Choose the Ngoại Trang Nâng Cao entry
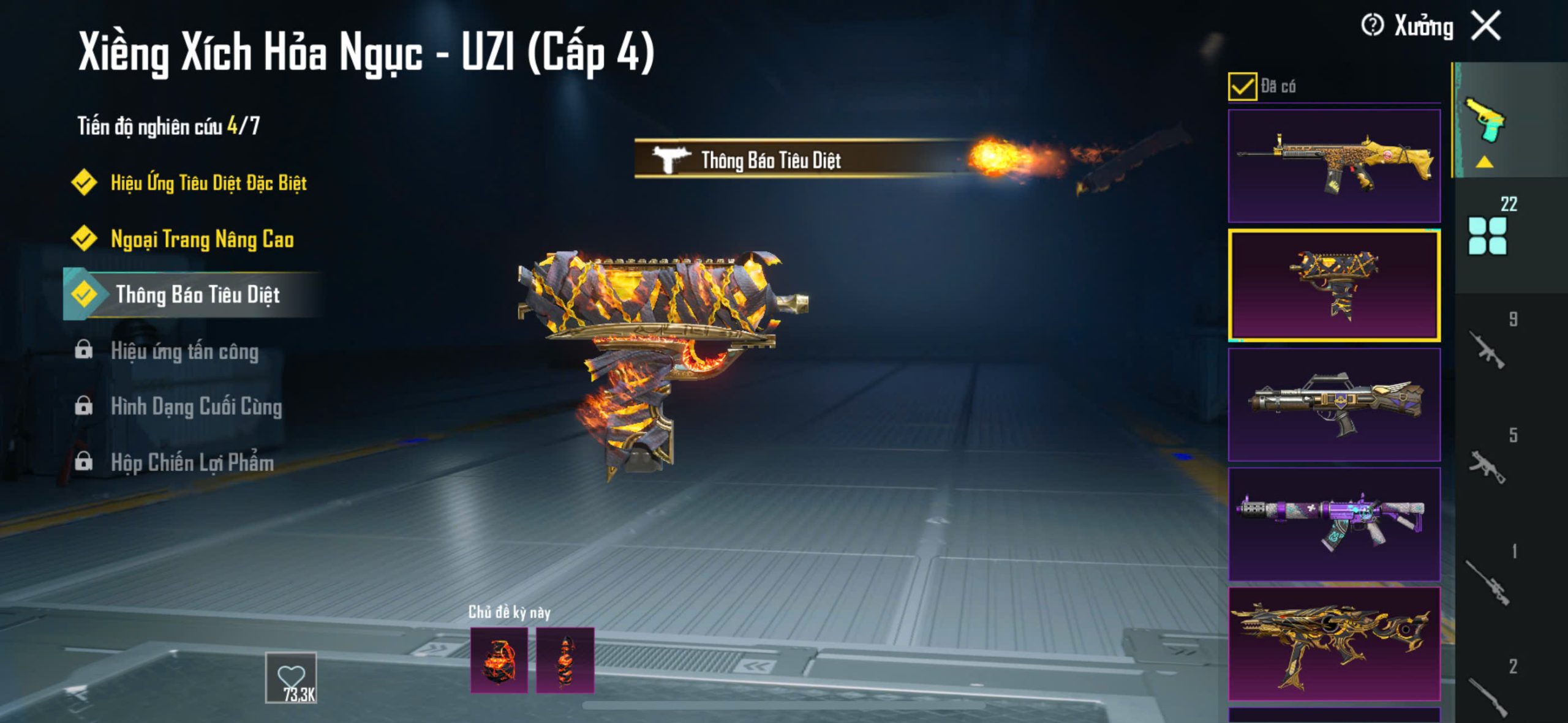Image resolution: width=1568 pixels, height=723 pixels. click(202, 239)
